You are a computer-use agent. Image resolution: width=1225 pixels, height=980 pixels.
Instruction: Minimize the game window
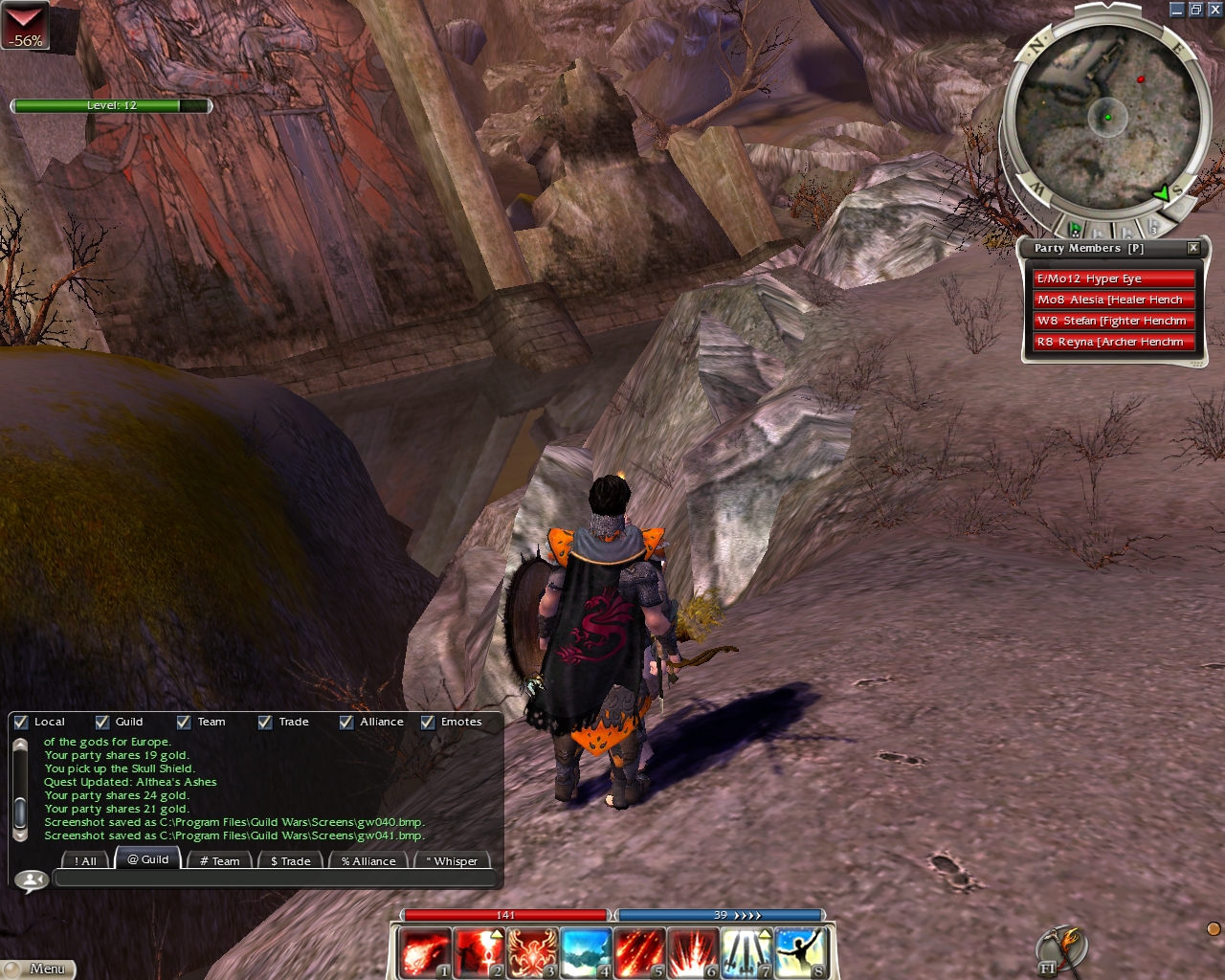click(1177, 10)
